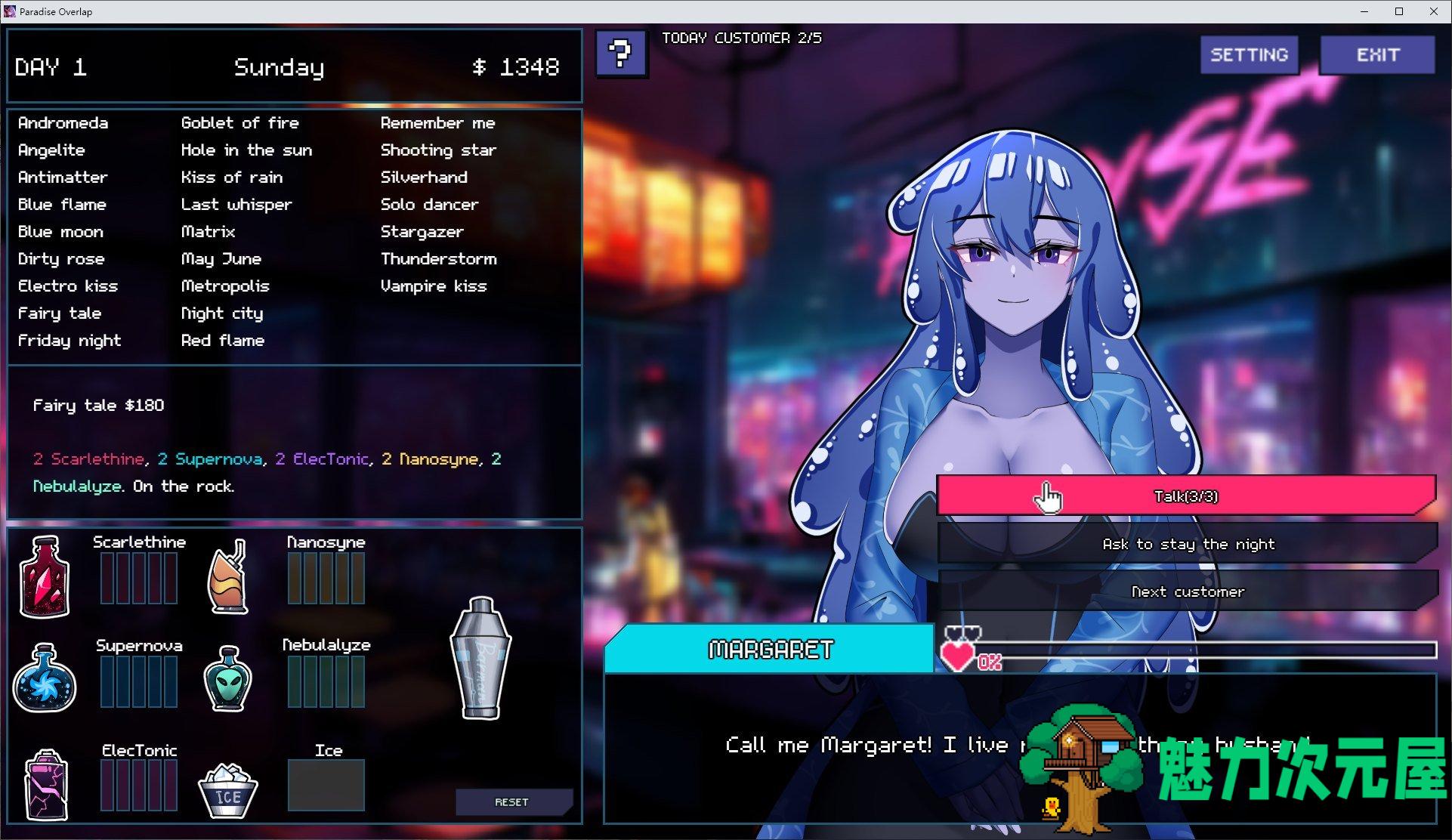Select Ask to stay the night
1452x840 pixels.
(1188, 544)
